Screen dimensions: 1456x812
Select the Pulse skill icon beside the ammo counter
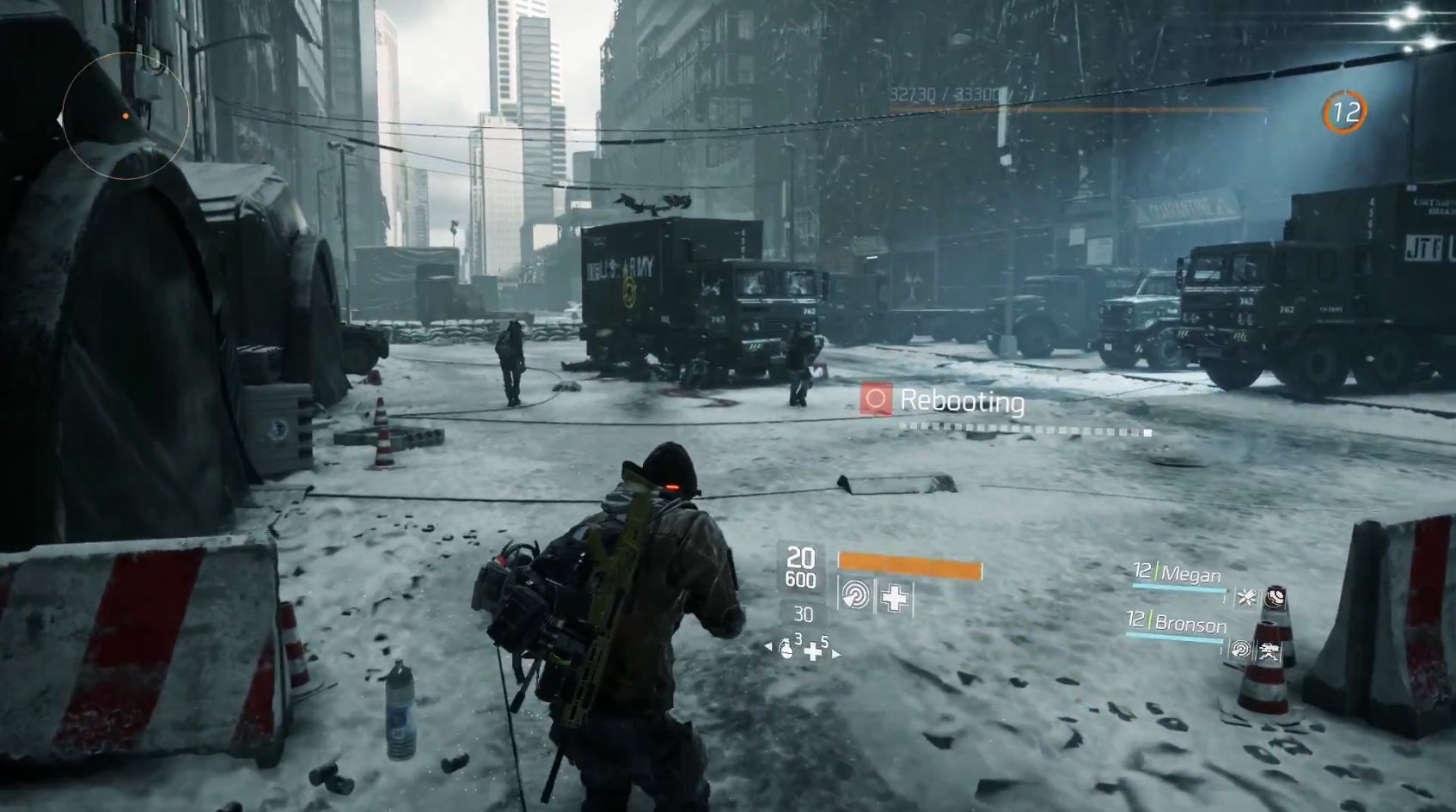coord(855,594)
